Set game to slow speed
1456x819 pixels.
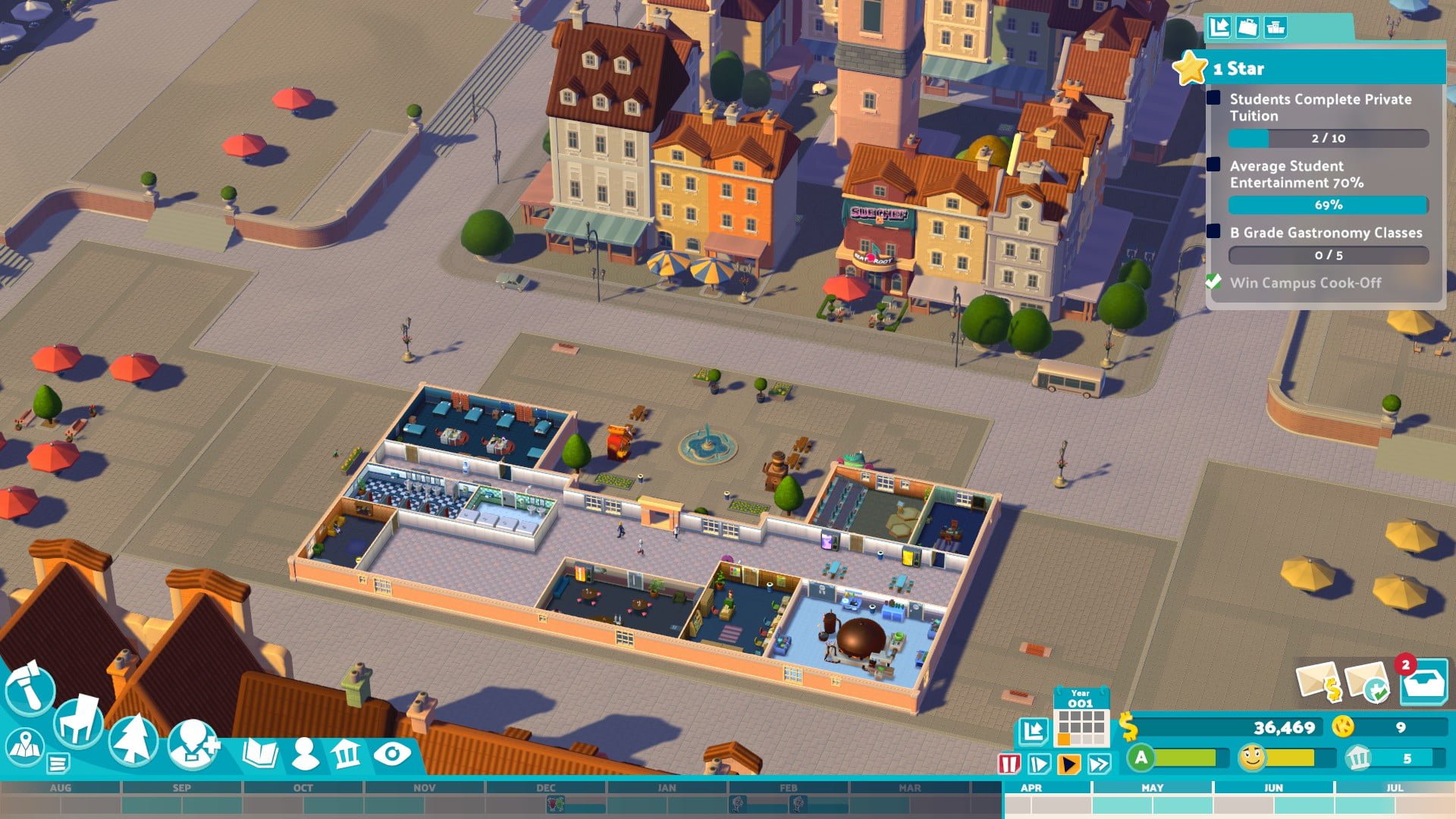1039,764
